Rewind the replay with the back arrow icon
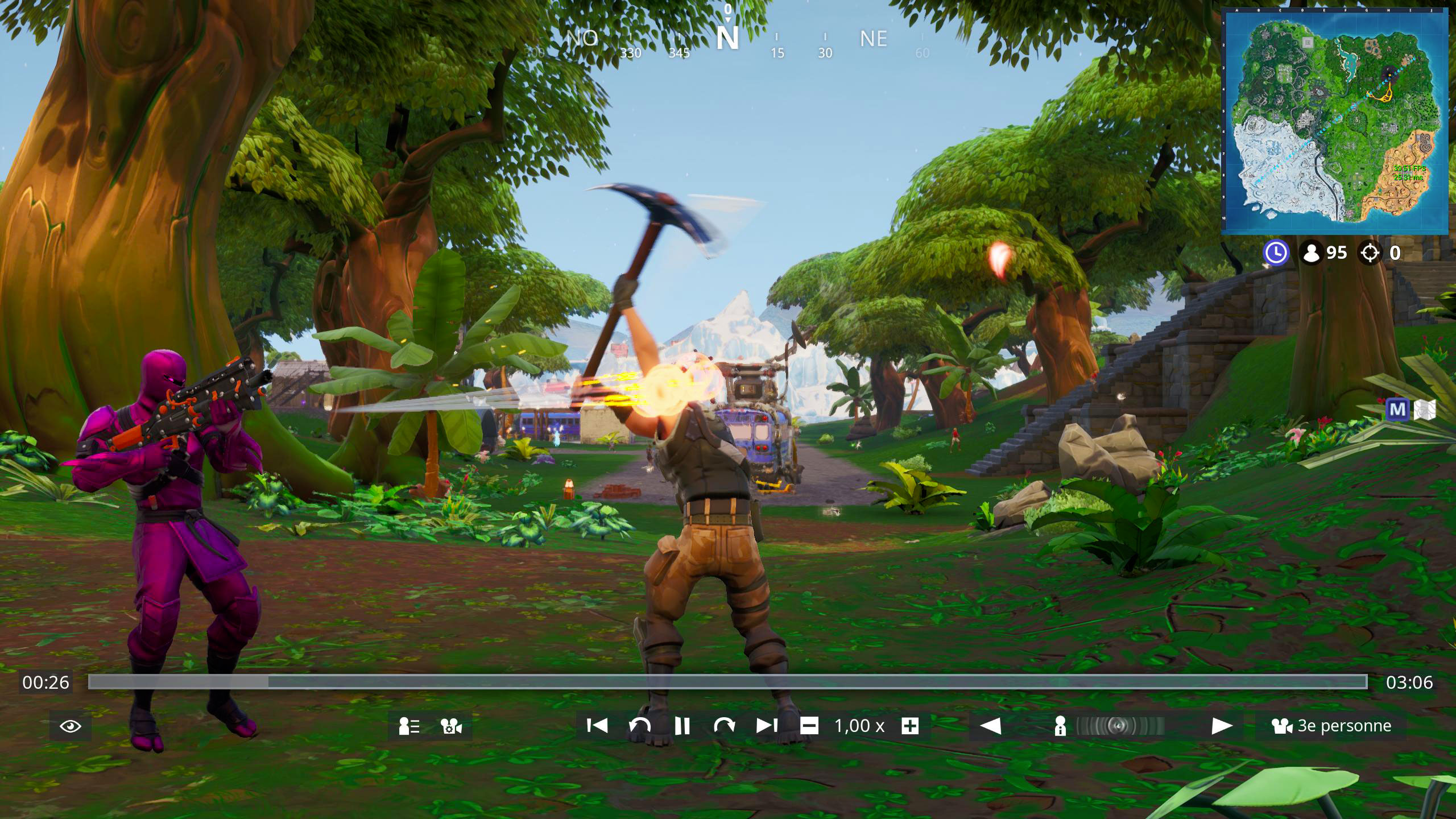The image size is (1456, 819). pos(639,726)
